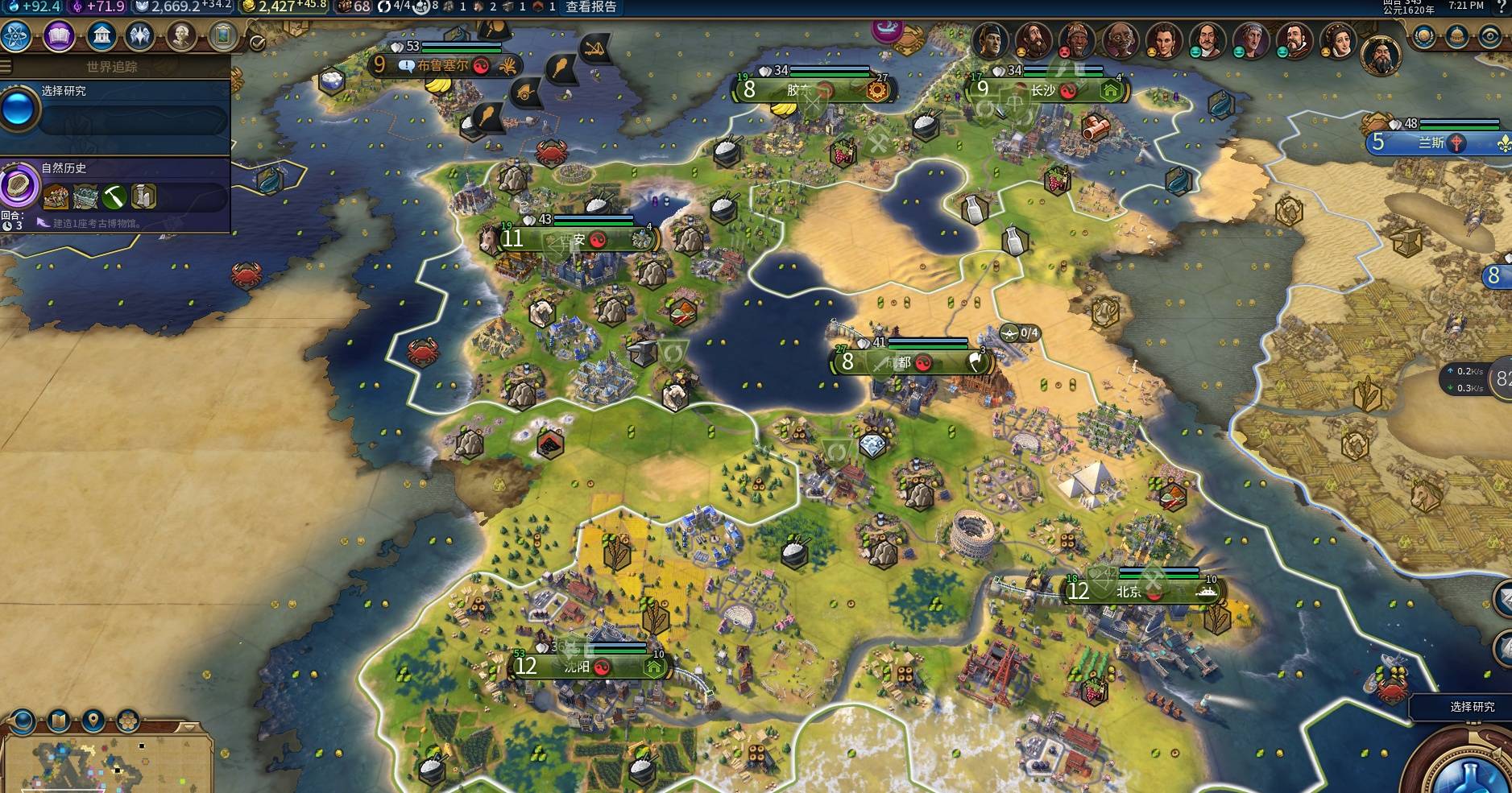Click 查看报告 to view reports
Viewport: 1512px width, 793px height.
(x=590, y=7)
